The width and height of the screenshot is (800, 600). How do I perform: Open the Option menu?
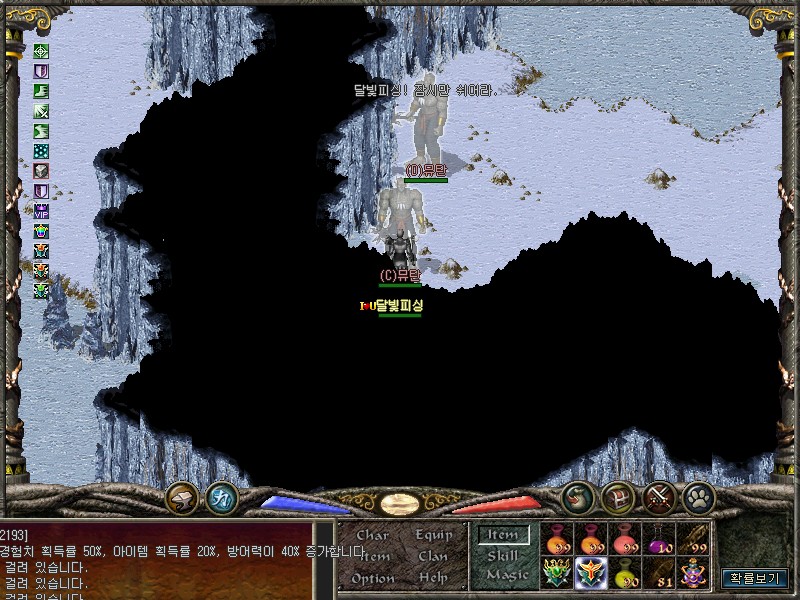coord(372,578)
